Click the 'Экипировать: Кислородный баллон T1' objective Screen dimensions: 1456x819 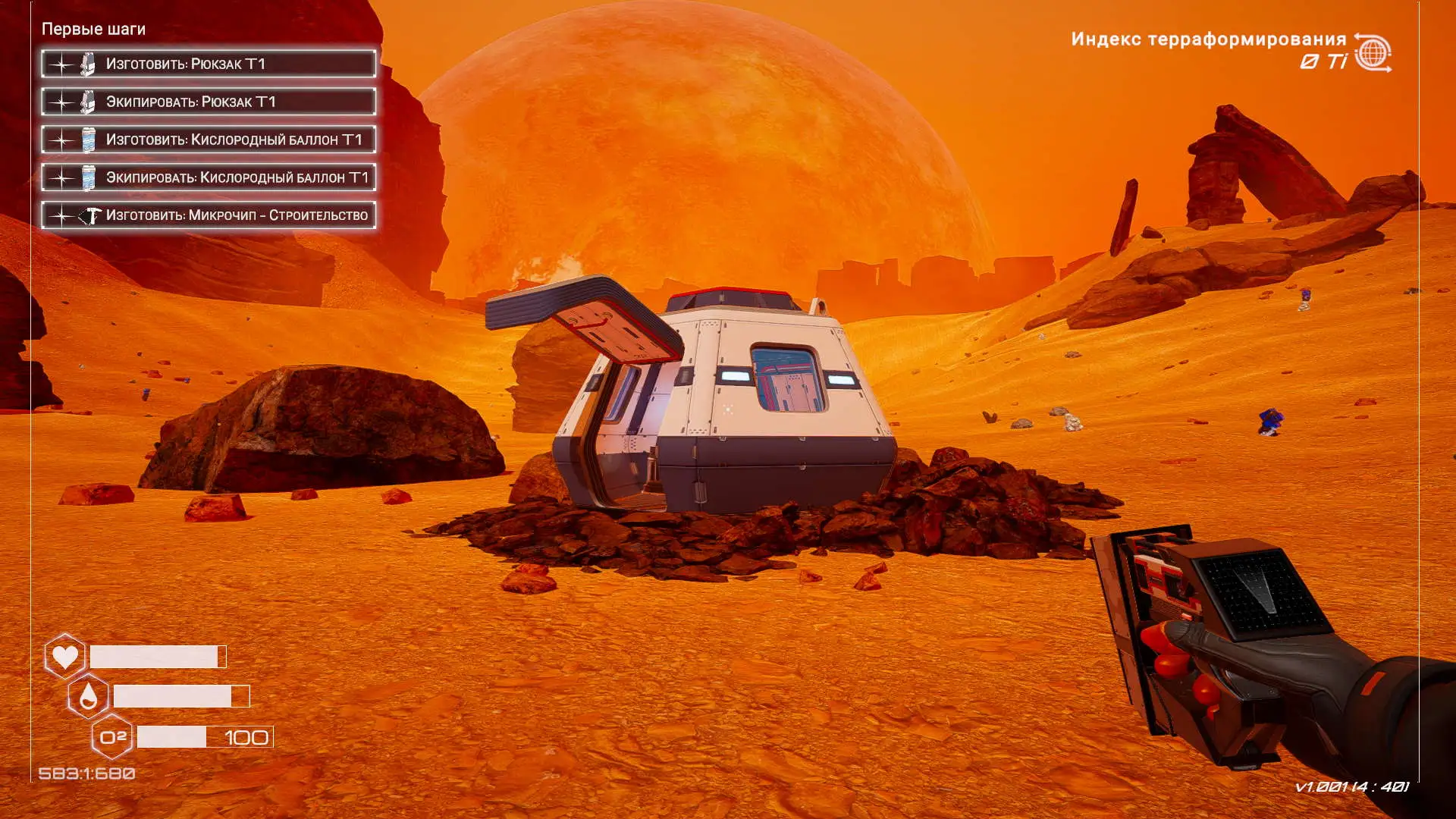pos(209,177)
